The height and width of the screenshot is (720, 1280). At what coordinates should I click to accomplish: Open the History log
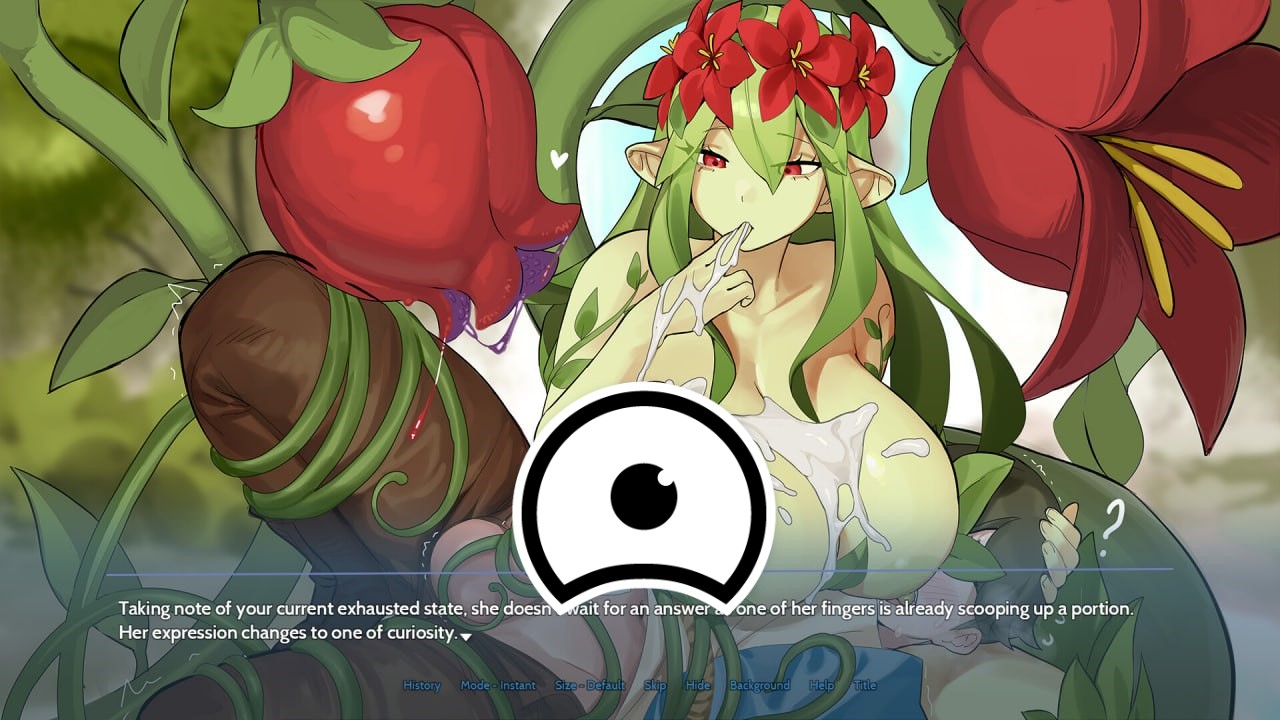pyautogui.click(x=421, y=686)
